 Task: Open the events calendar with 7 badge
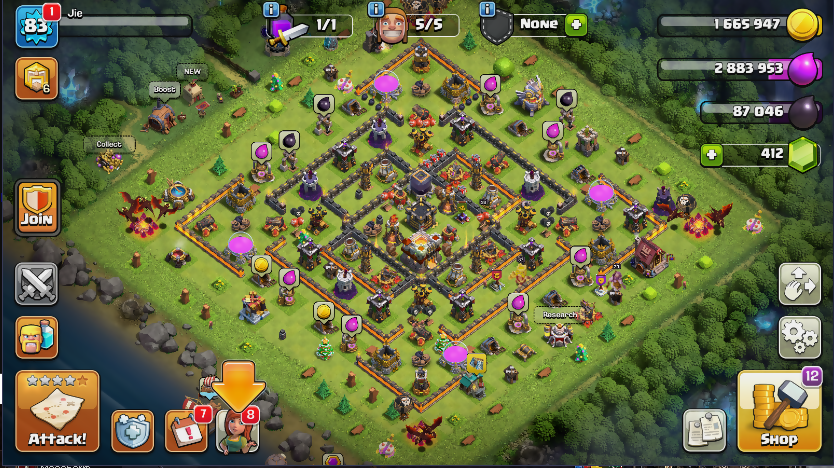(x=185, y=430)
